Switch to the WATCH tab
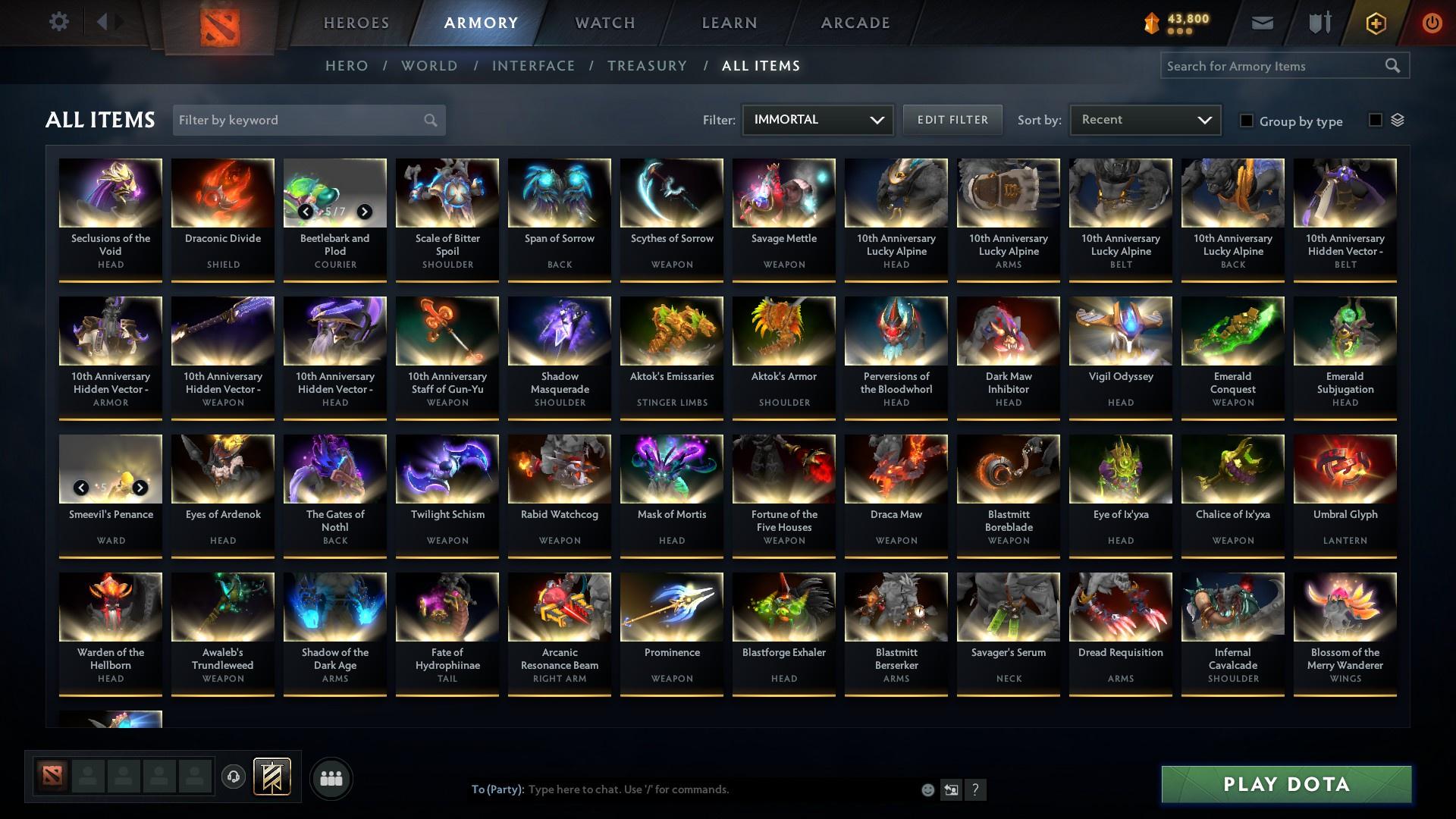 click(x=604, y=23)
